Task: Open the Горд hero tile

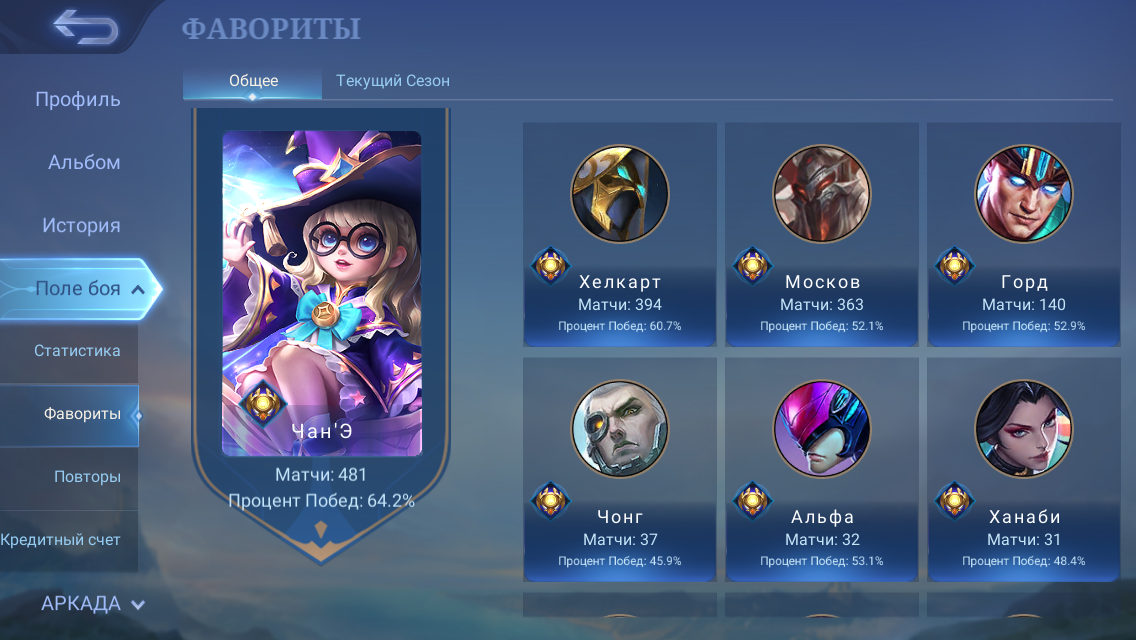Action: [x=1024, y=235]
